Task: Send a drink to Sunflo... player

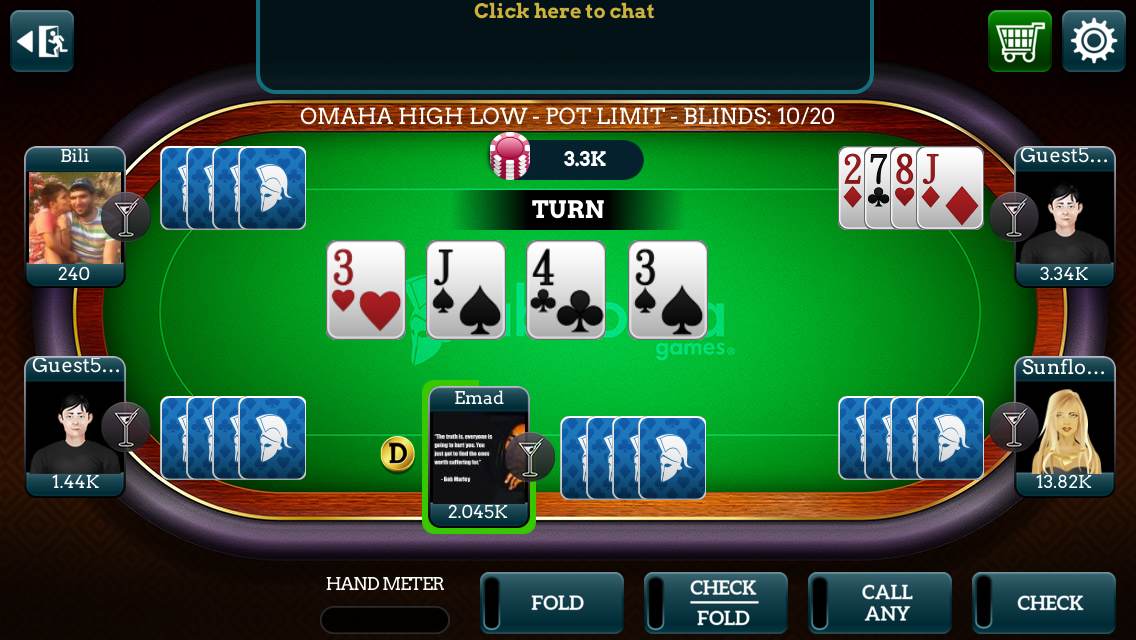Action: click(1014, 426)
